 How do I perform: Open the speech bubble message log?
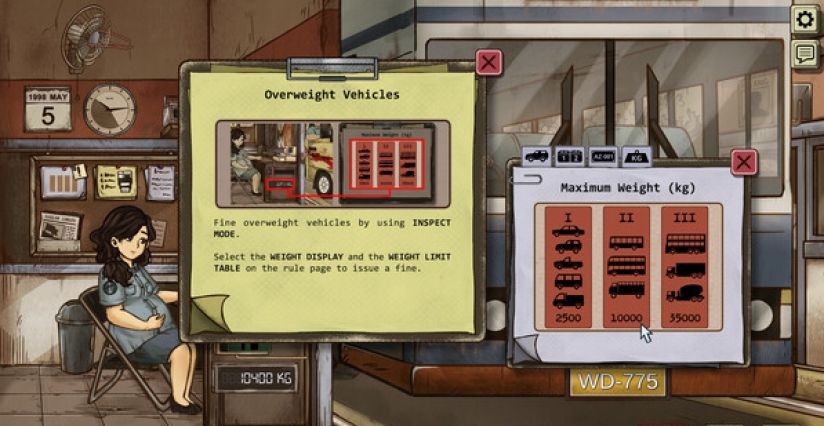[x=804, y=54]
